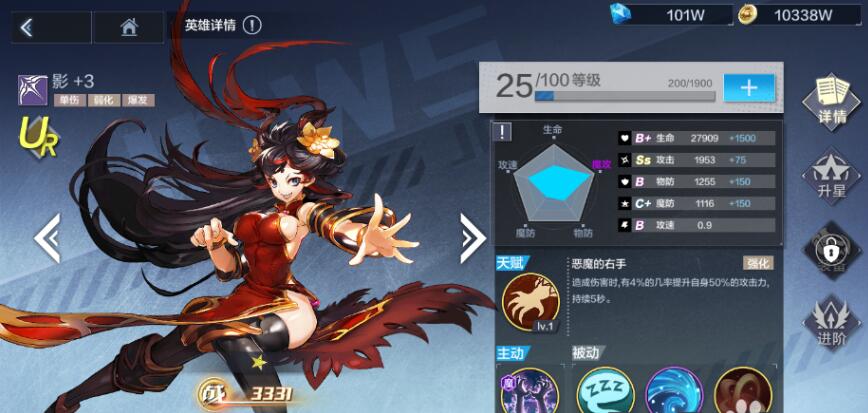Select the locked equipment tab
This screenshot has width=868, height=413.
pyautogui.click(x=831, y=249)
